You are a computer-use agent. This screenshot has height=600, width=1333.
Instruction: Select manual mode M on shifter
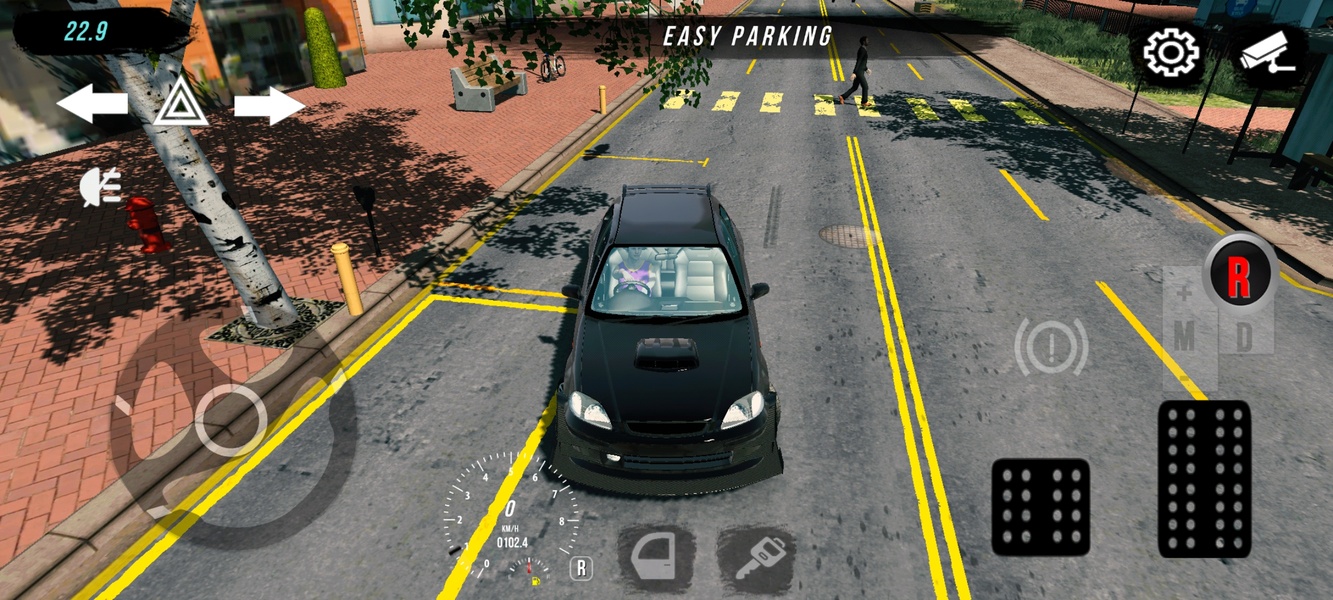[x=1184, y=337]
